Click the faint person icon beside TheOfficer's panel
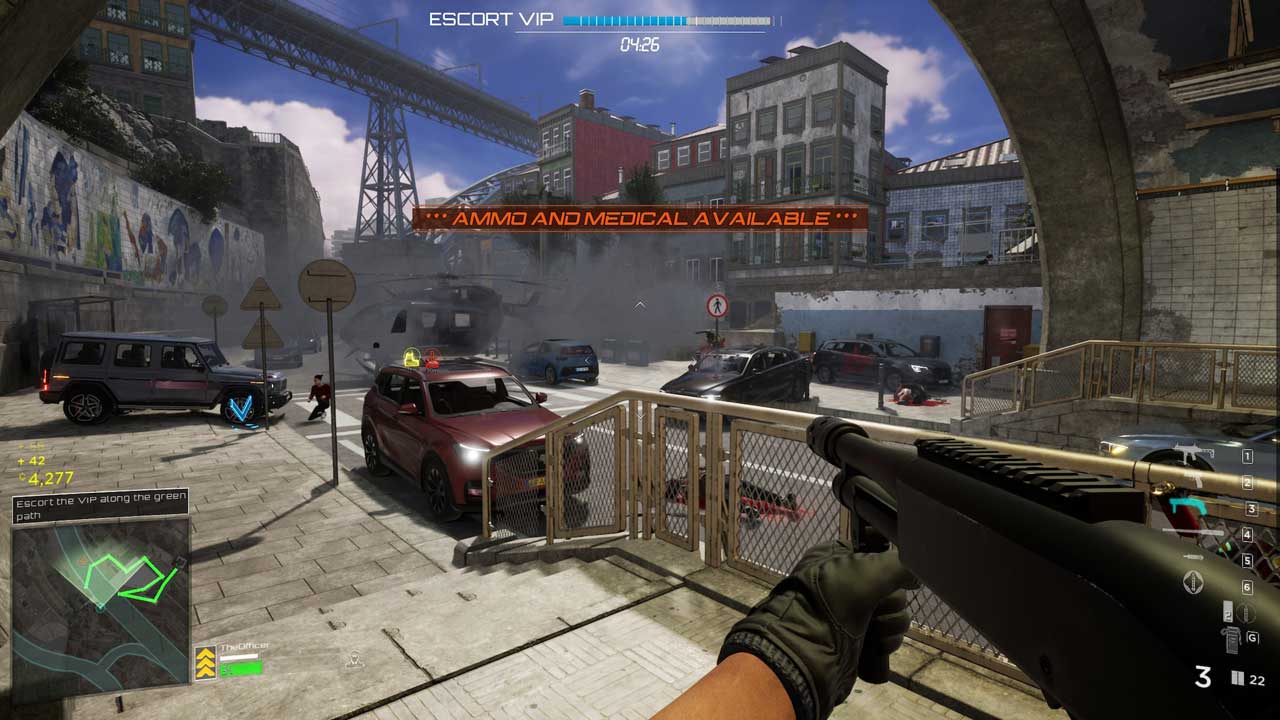1280x720 pixels. click(353, 659)
